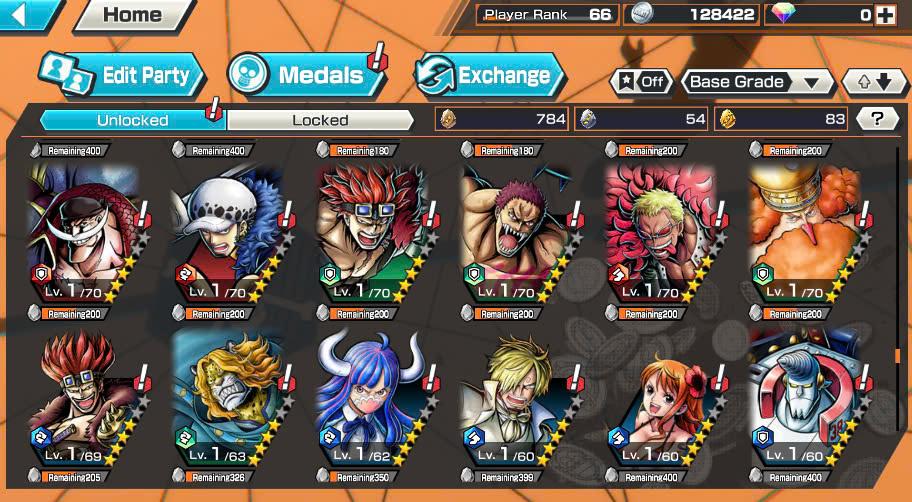Open the Exchange menu
Viewport: 912px width, 502px height.
click(x=488, y=75)
